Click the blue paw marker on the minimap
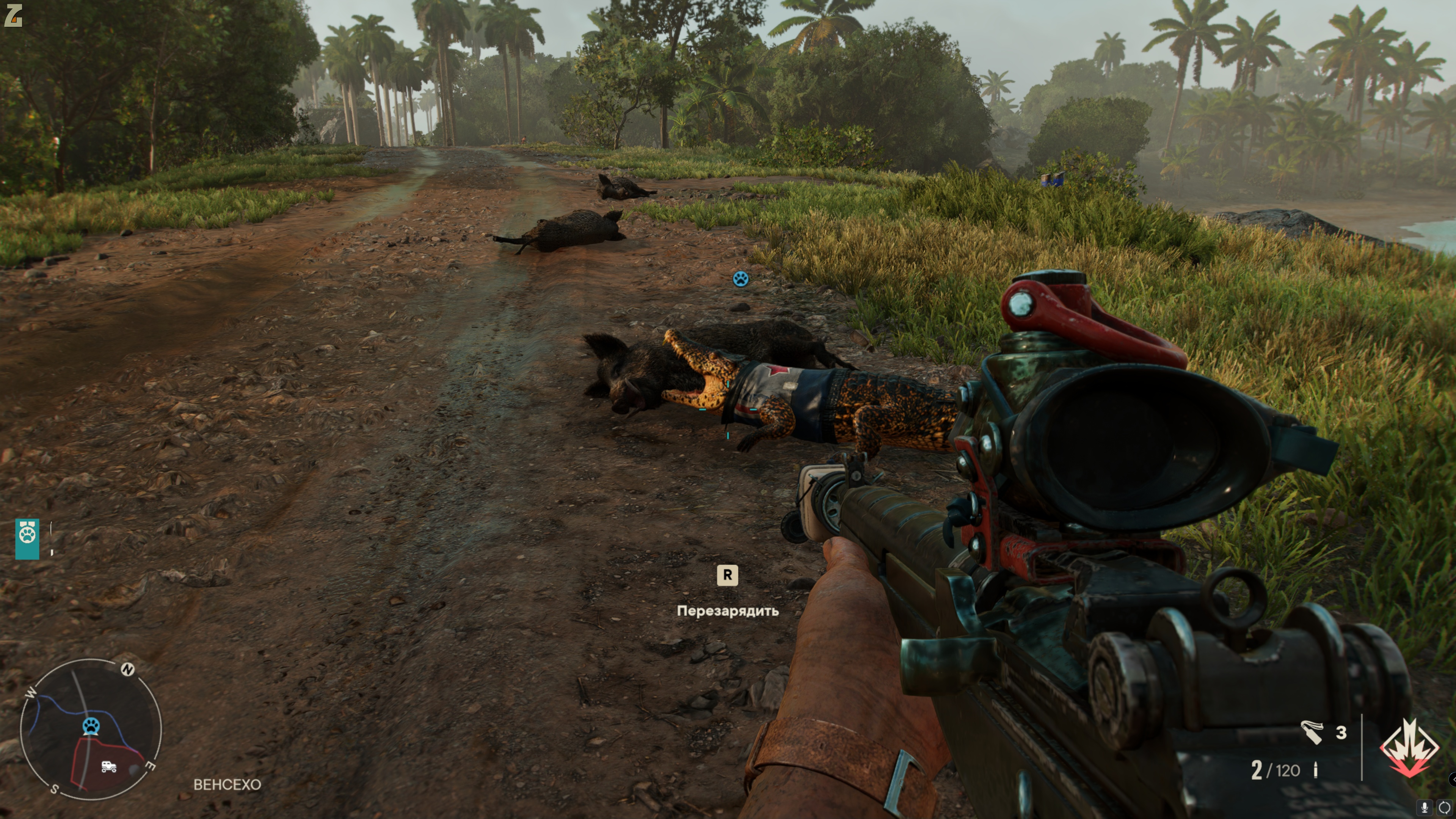Image resolution: width=1456 pixels, height=819 pixels. (x=91, y=726)
